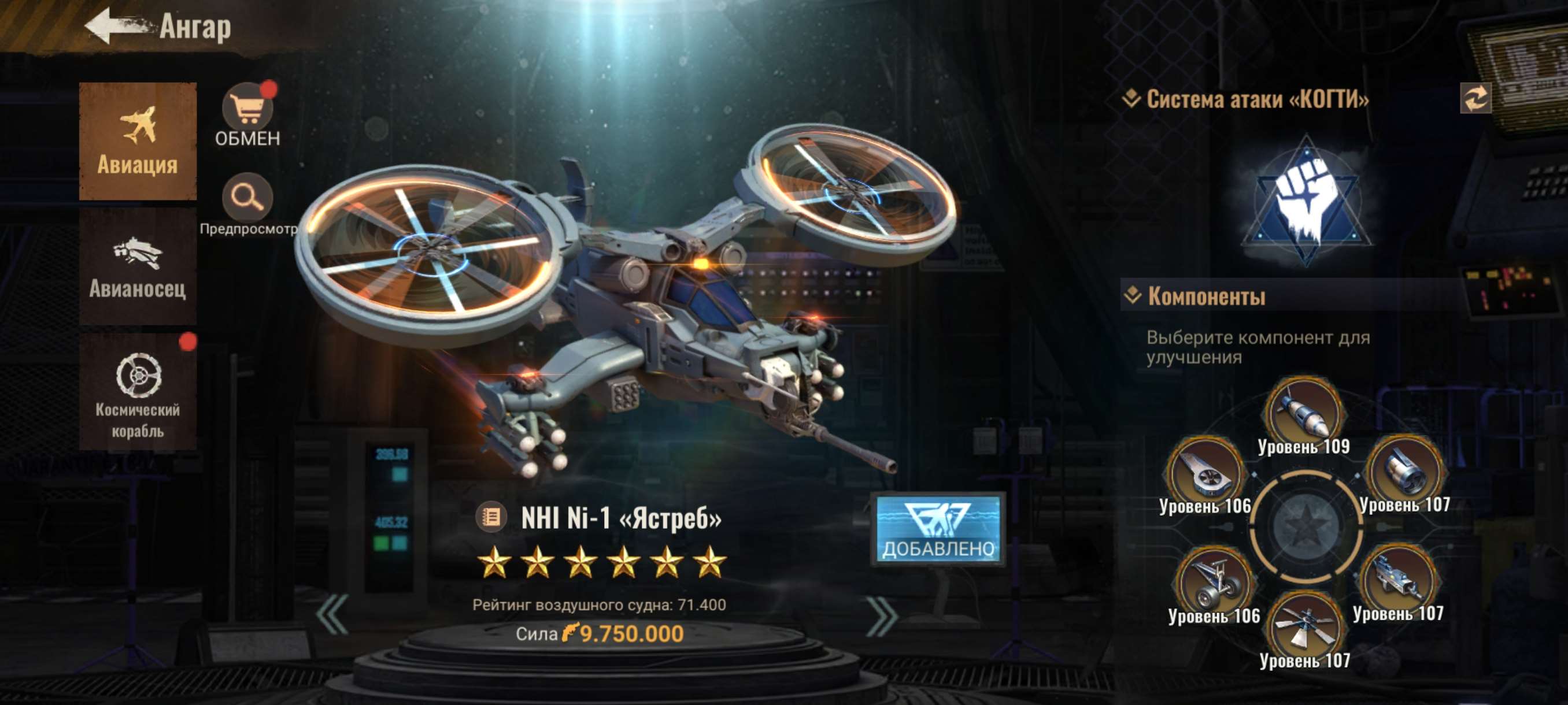Open the Космический корабль tab
This screenshot has width=1568, height=705.
pos(138,391)
